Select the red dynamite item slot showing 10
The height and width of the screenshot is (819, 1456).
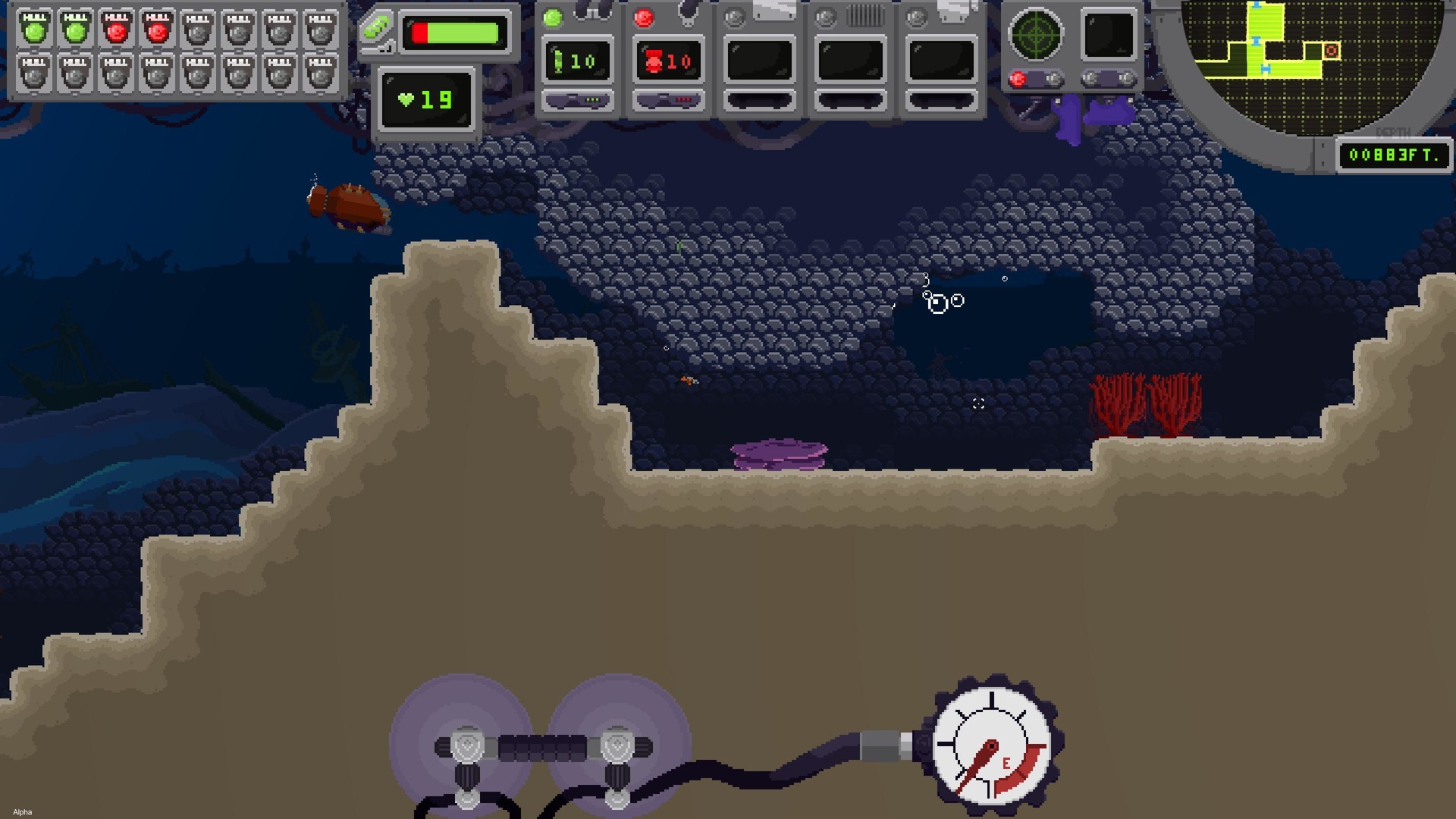tap(668, 59)
